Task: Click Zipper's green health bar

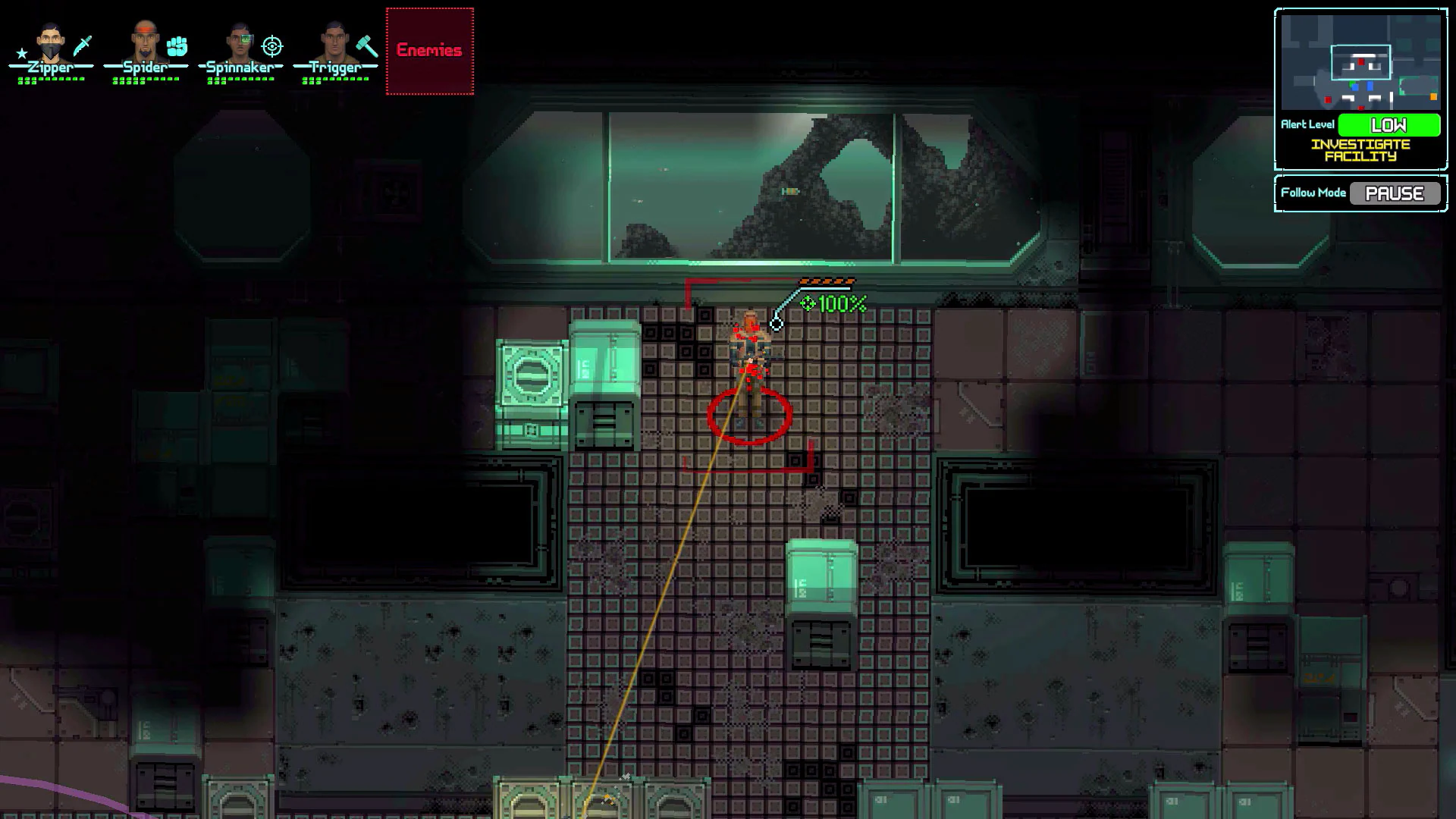Action: pyautogui.click(x=49, y=78)
